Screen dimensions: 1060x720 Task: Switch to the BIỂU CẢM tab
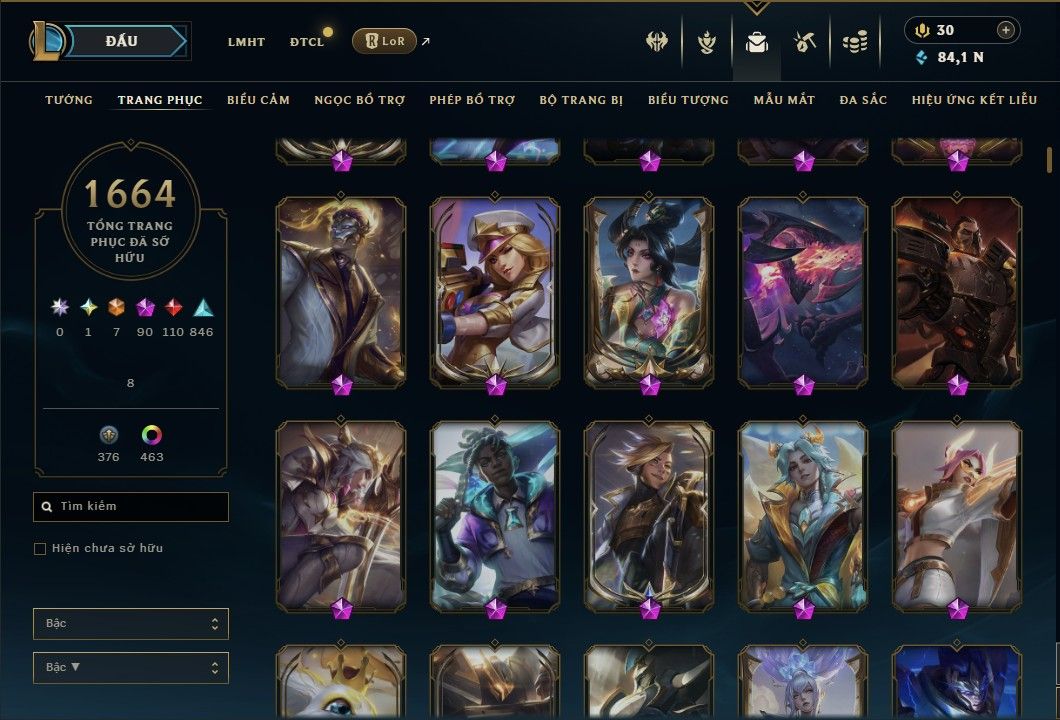[x=258, y=100]
